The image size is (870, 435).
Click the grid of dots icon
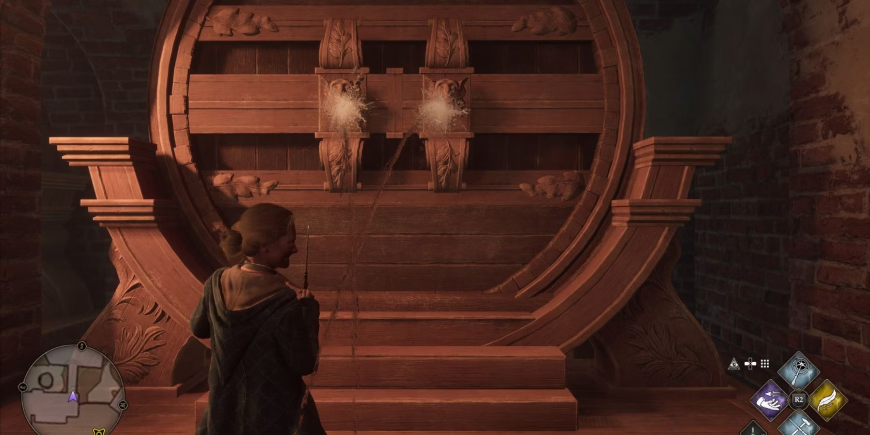click(765, 364)
